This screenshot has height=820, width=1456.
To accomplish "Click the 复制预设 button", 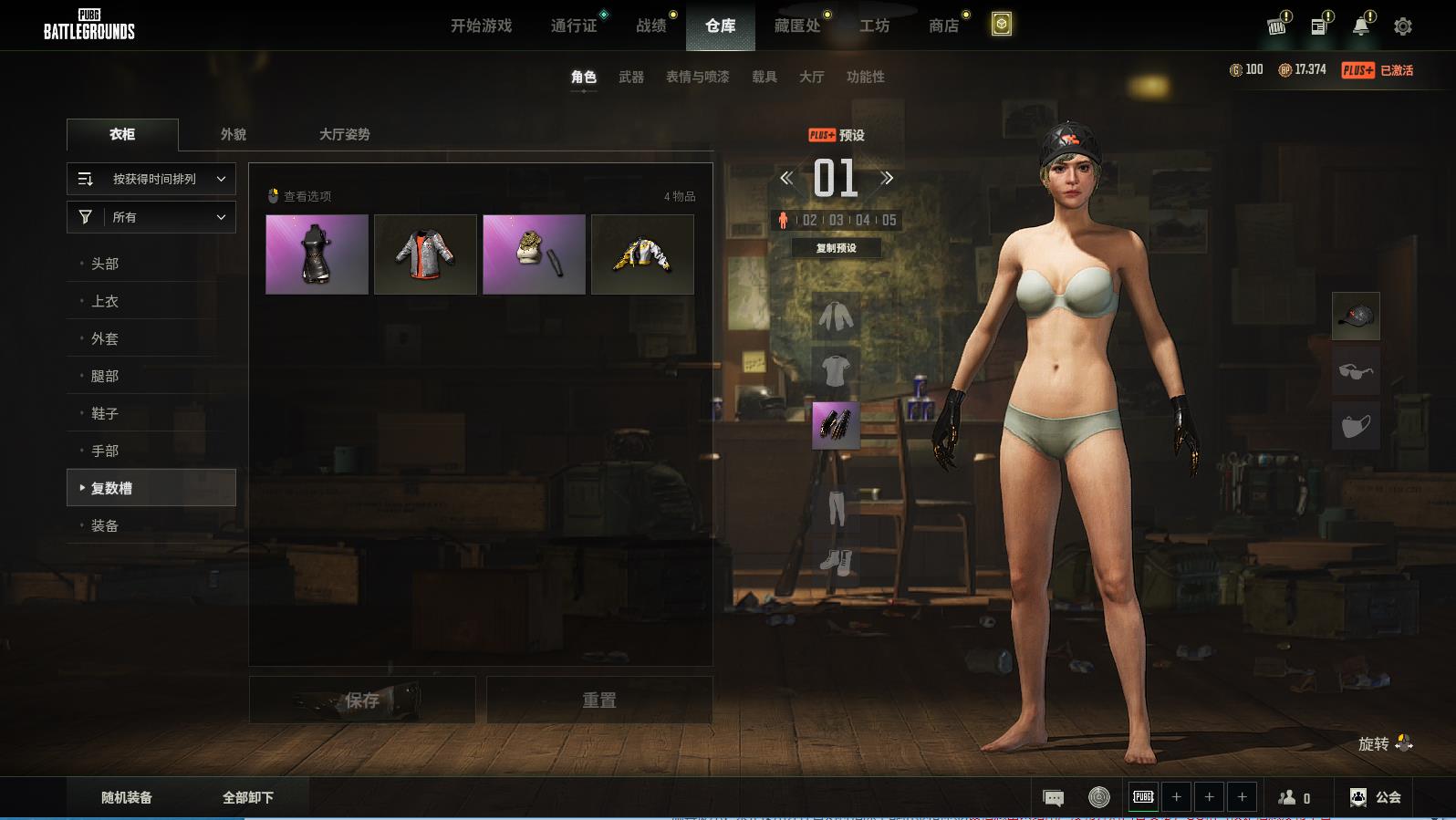I will [836, 248].
